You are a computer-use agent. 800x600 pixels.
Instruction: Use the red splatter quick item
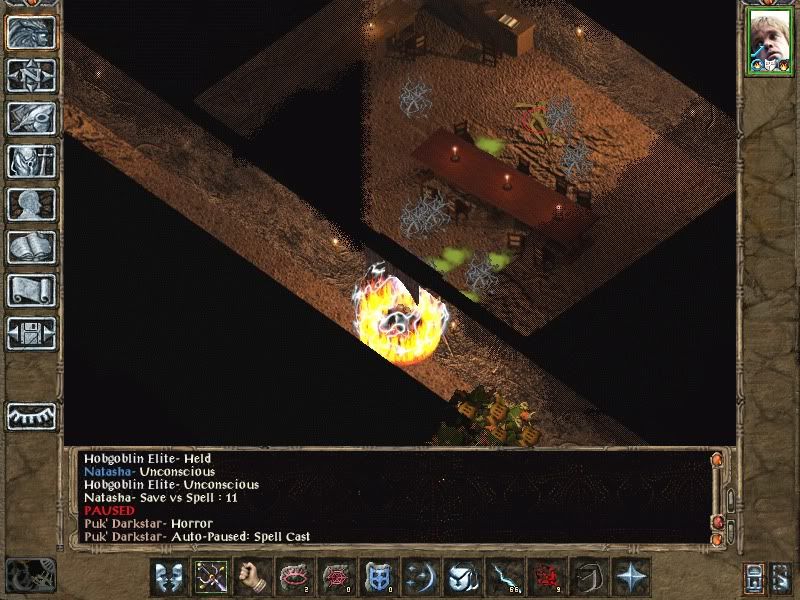545,577
